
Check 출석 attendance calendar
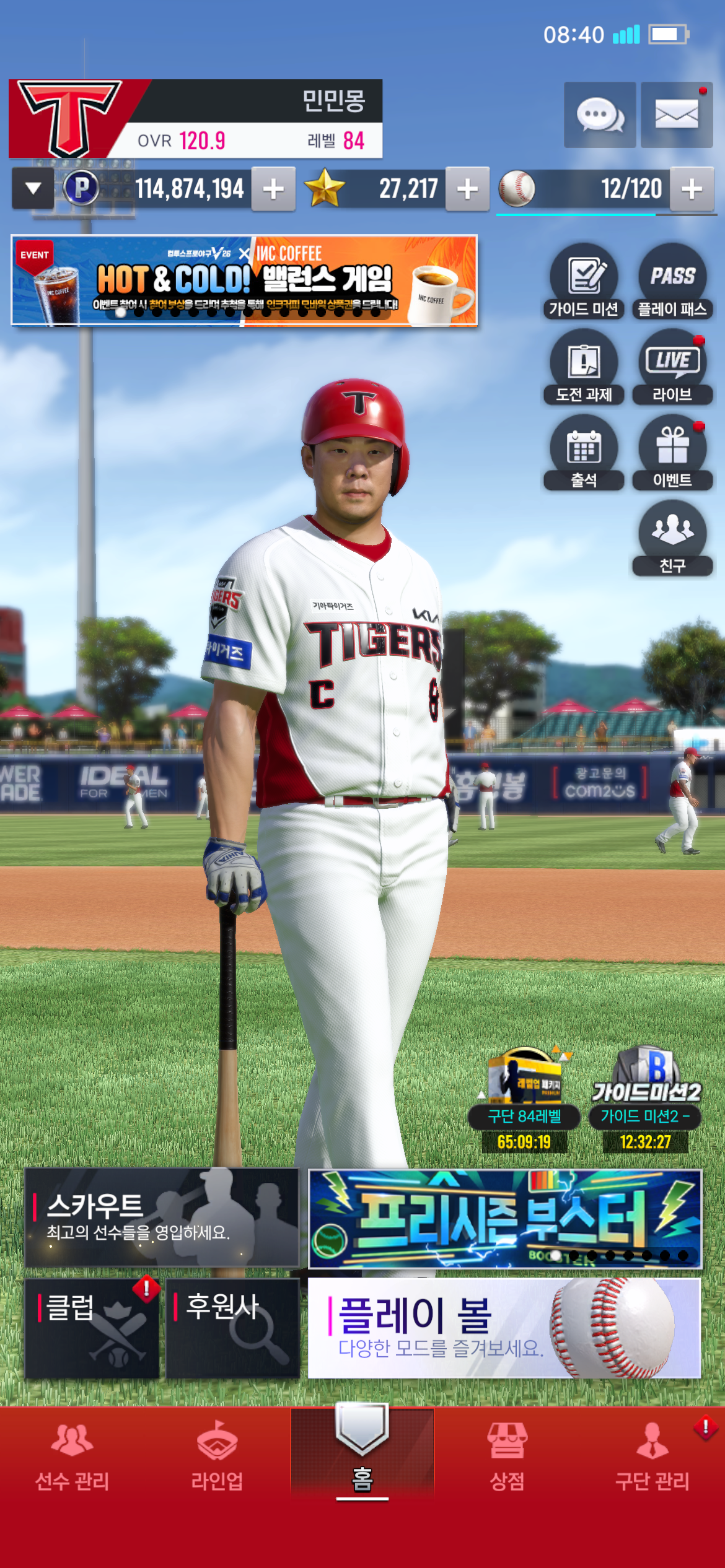point(584,453)
